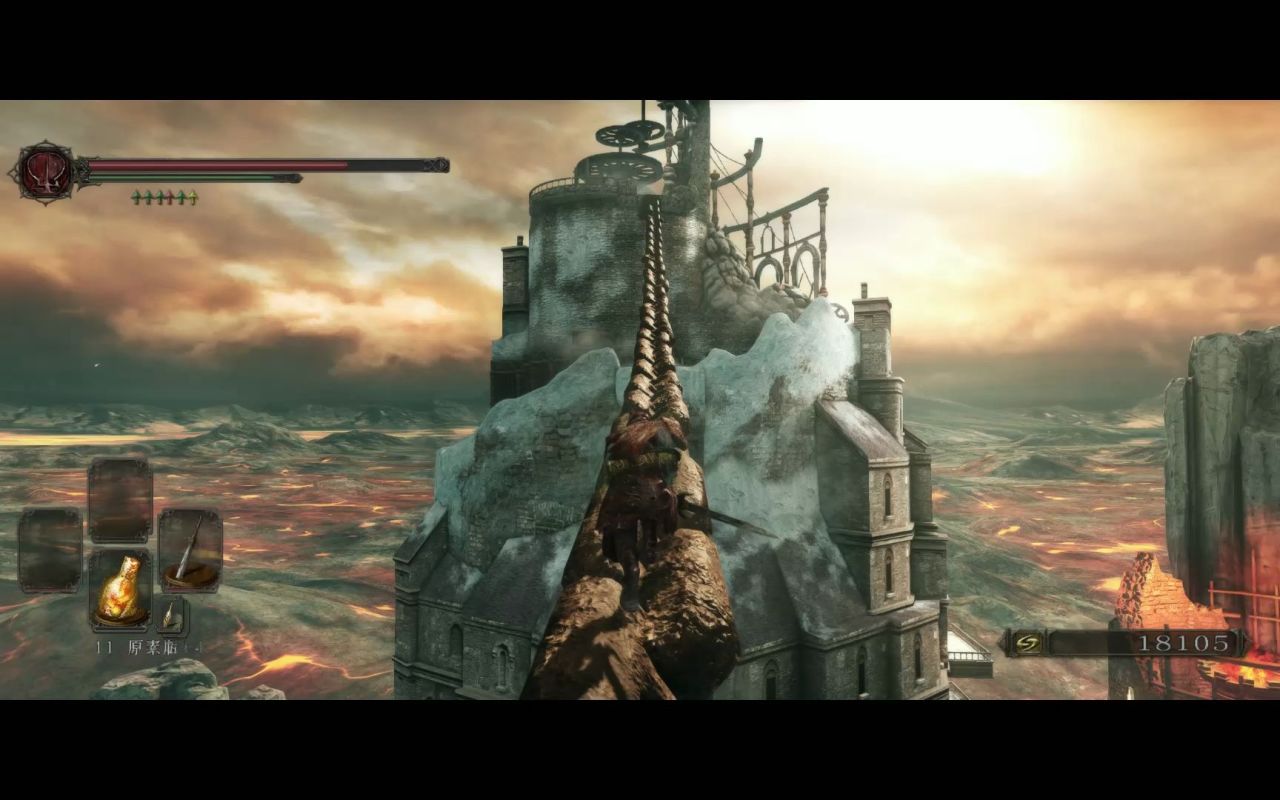Select the empty spell slot above the item
The image size is (1280, 800).
[x=120, y=497]
